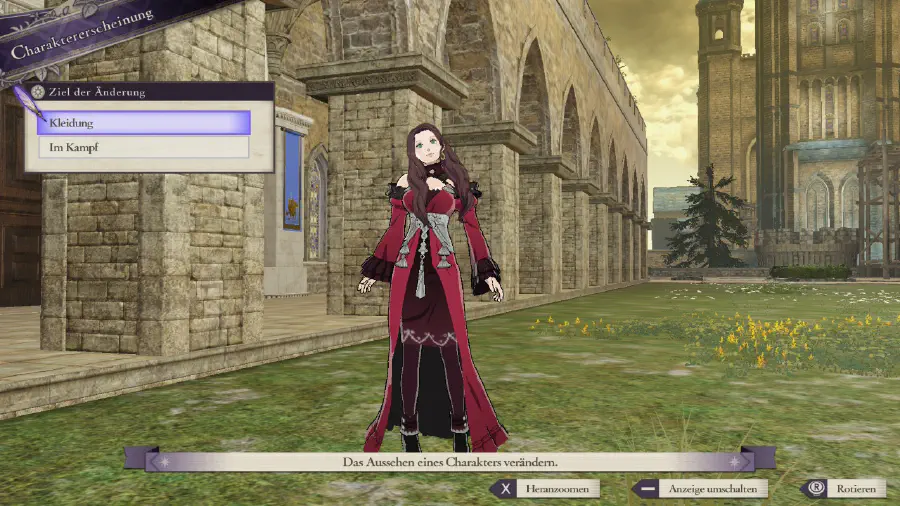Screen dimensions: 900x506
Task: Toggle the Anzeige umschalten button
Action: coord(699,489)
